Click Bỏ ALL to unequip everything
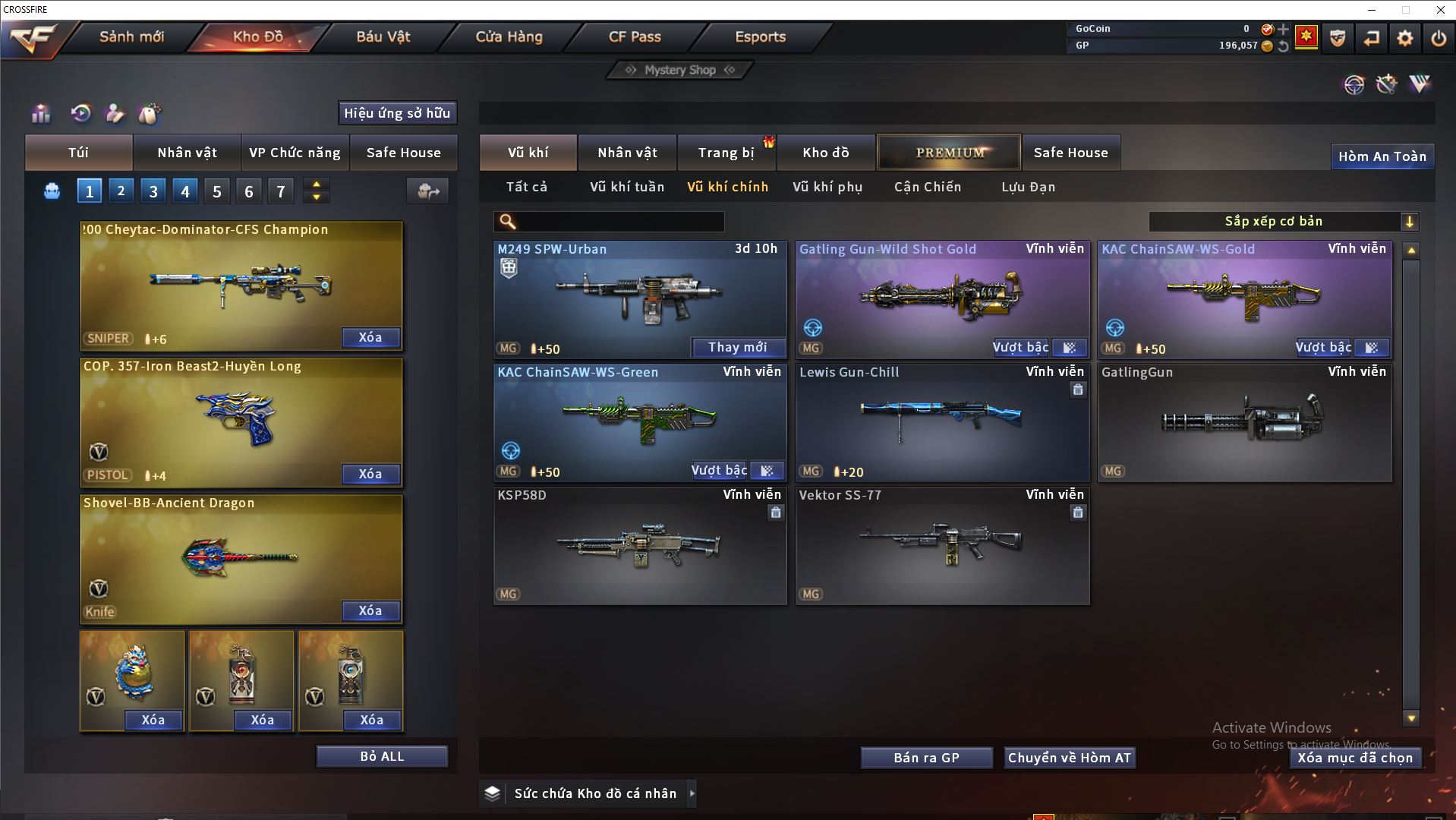This screenshot has height=820, width=1456. [382, 757]
